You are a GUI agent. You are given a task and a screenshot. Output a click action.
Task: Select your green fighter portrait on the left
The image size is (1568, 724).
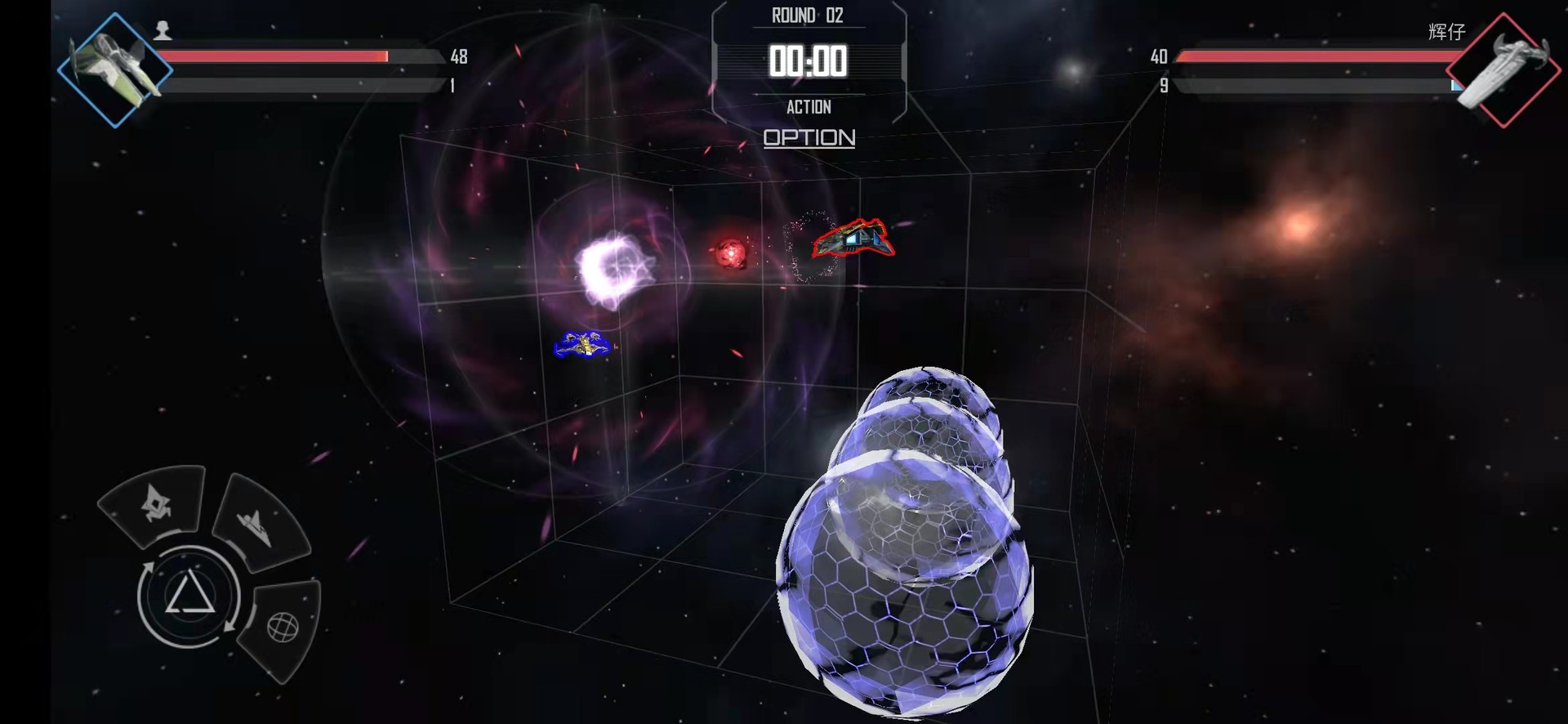117,69
